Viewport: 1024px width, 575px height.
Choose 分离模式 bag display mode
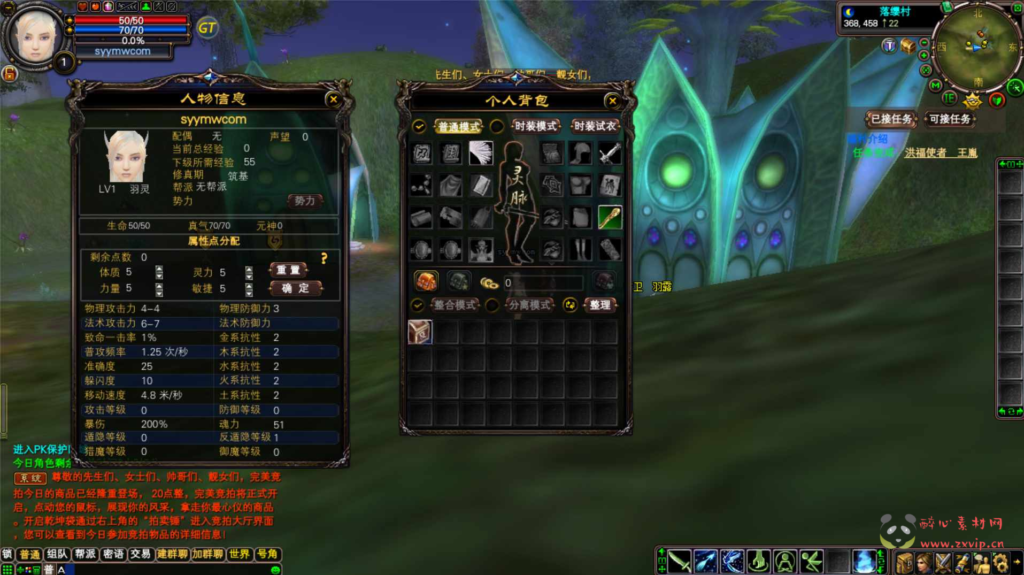529,304
